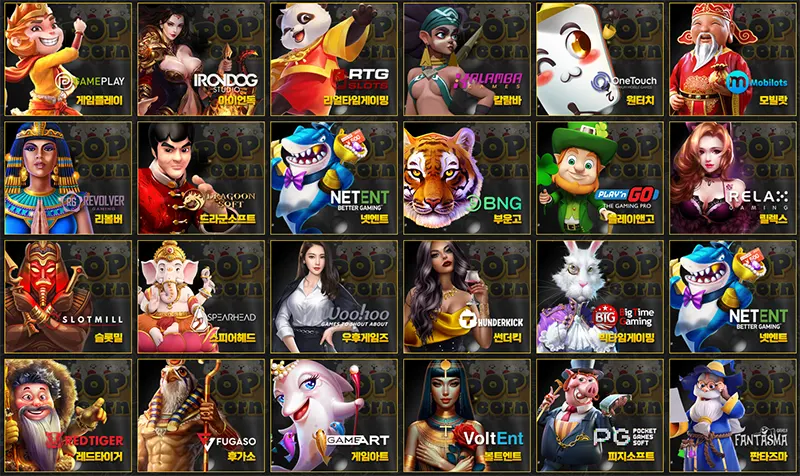Open the Slotmill provider tile
800x476 pixels.
click(x=67, y=296)
